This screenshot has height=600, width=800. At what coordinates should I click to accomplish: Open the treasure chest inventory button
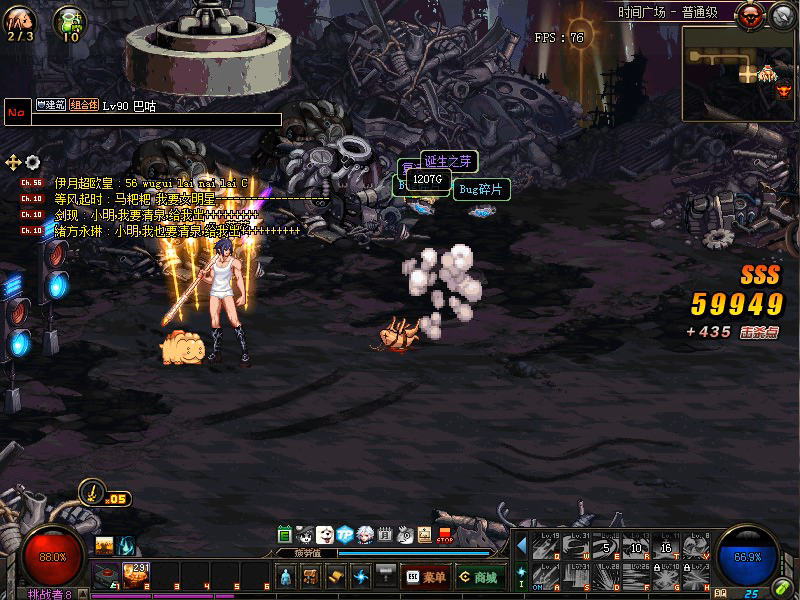pos(311,576)
